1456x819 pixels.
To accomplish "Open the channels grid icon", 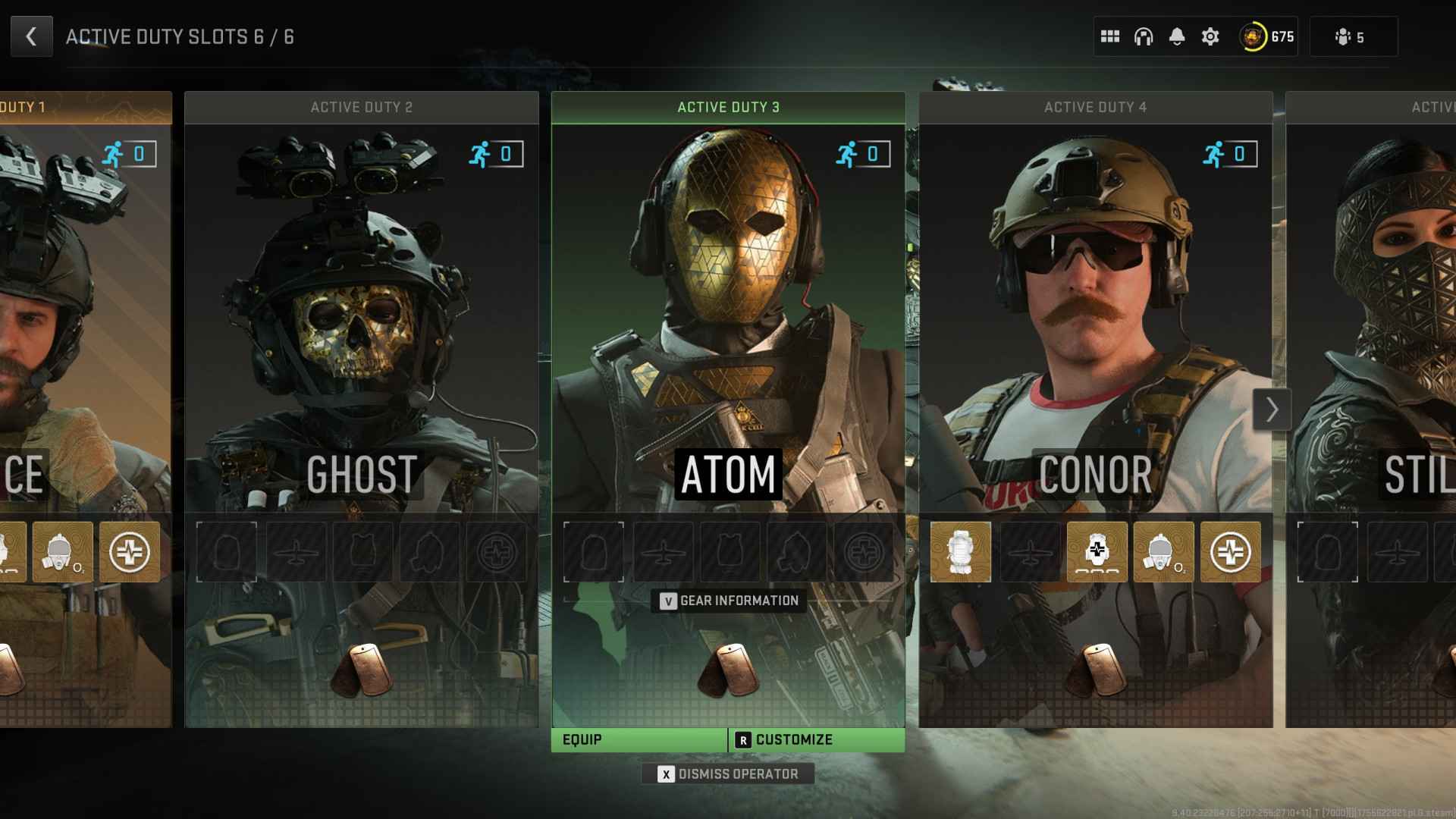I will pos(1108,36).
